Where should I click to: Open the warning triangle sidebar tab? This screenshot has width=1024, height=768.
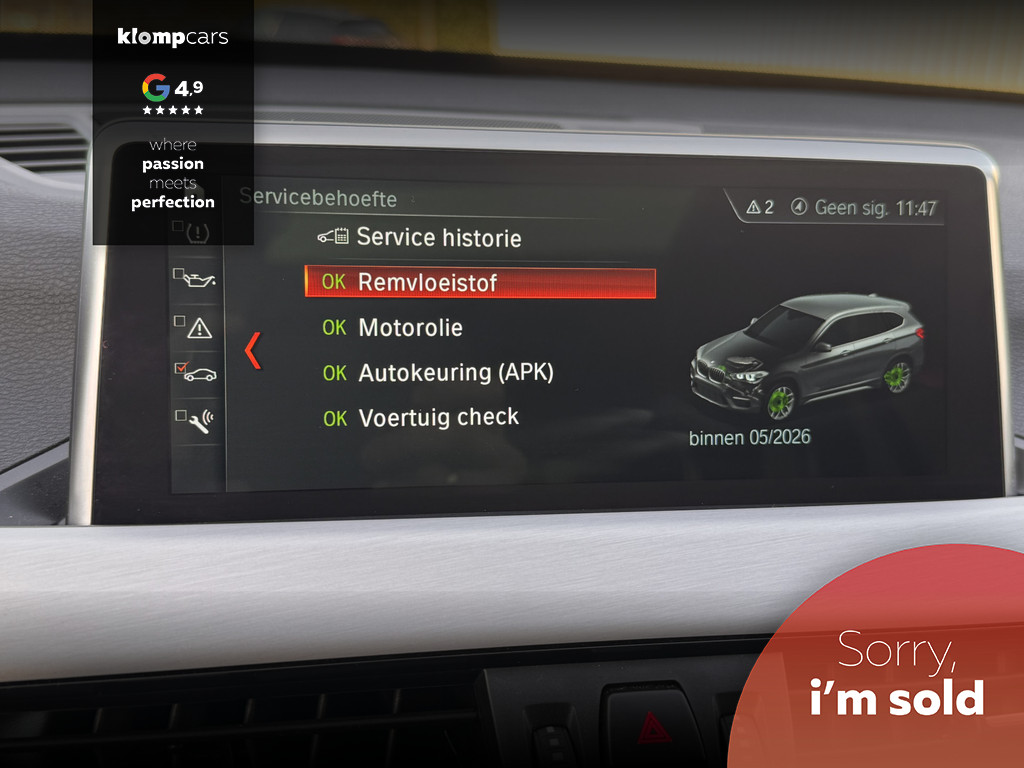pyautogui.click(x=198, y=326)
